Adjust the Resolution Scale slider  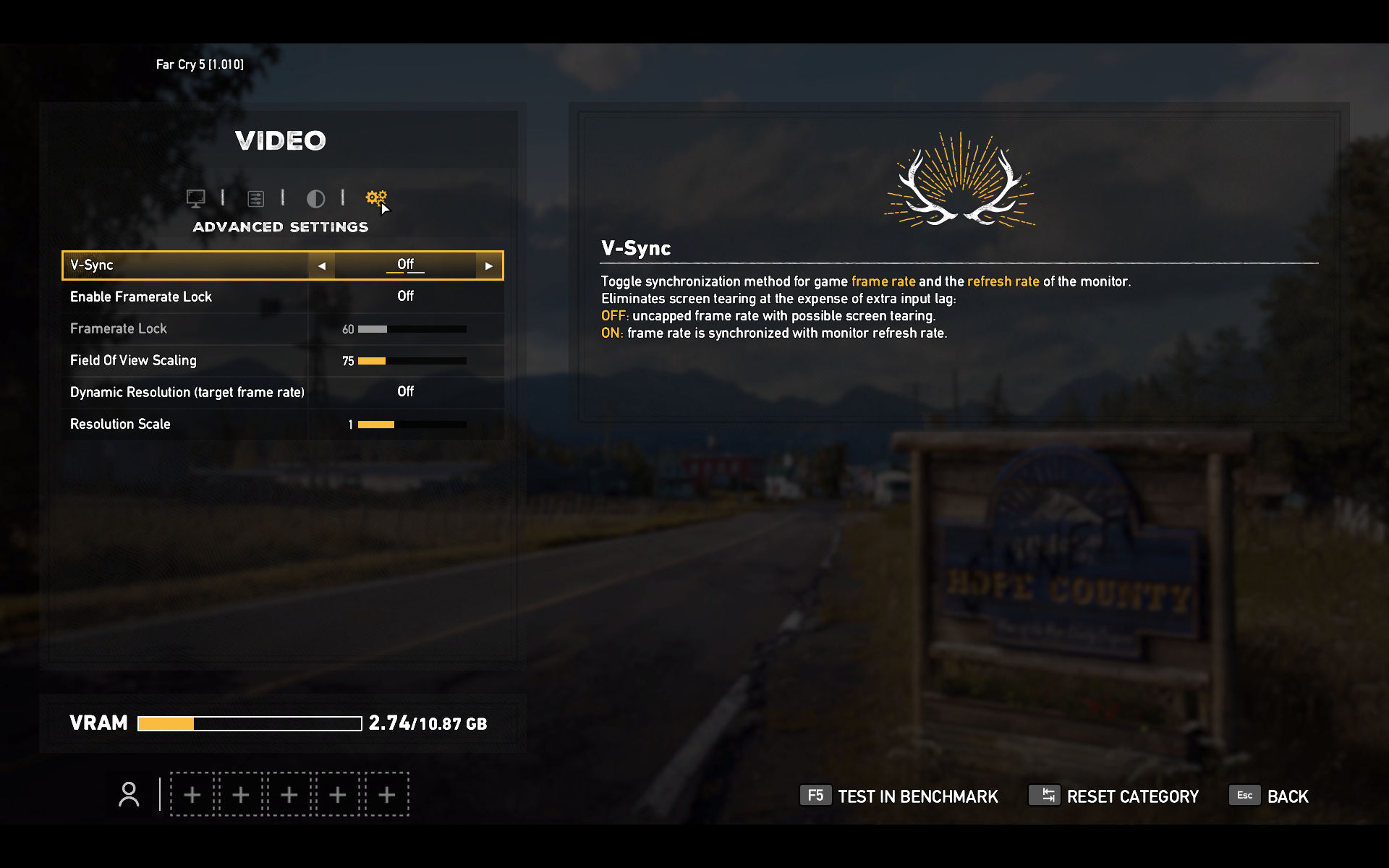point(412,425)
